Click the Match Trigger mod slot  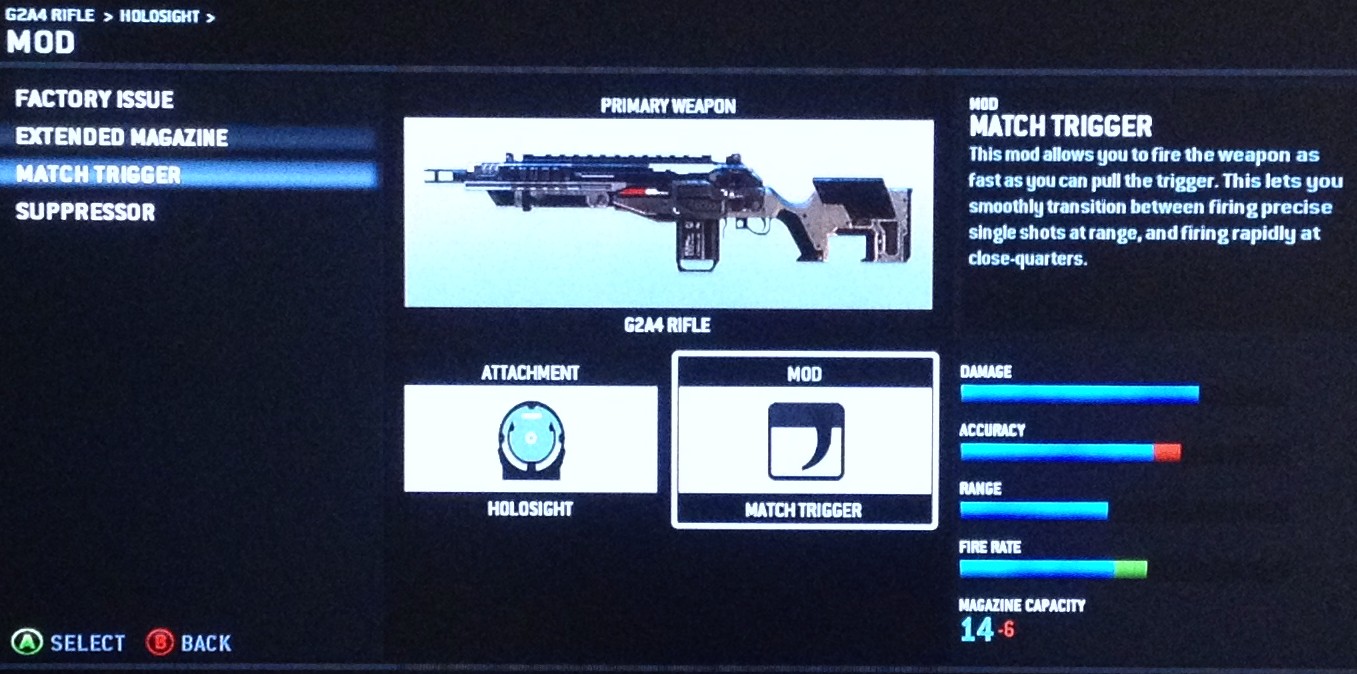click(805, 440)
